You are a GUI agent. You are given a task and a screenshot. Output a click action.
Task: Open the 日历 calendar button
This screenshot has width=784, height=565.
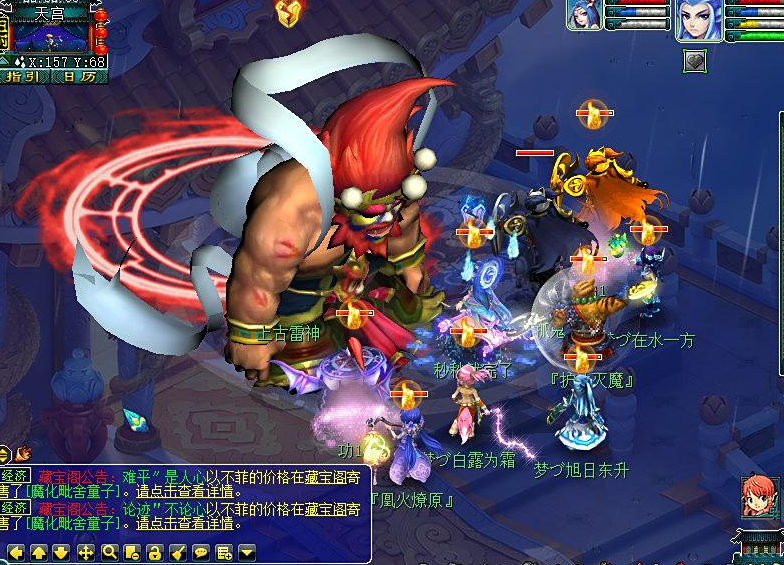(x=80, y=75)
